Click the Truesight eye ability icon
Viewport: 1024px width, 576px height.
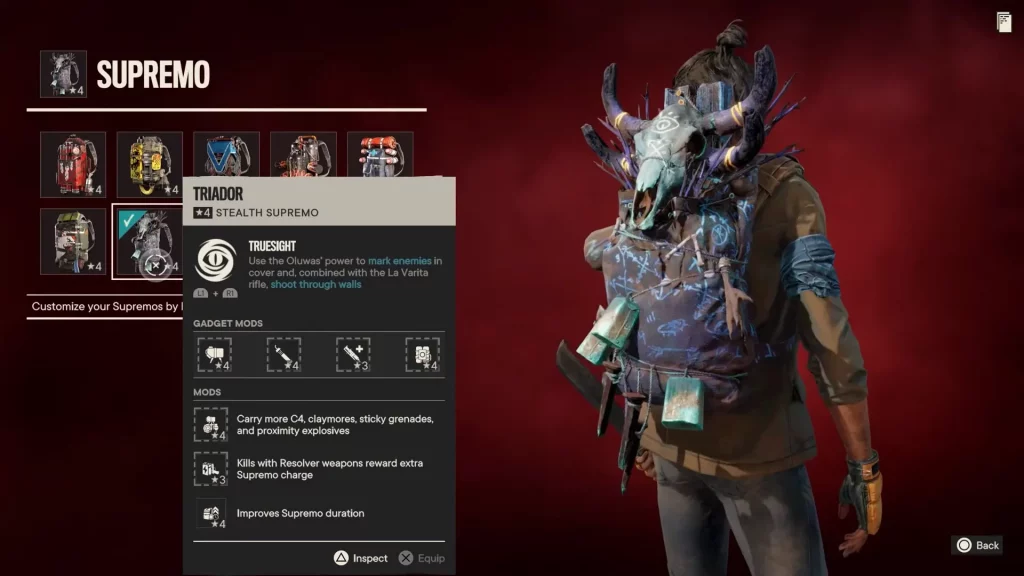[215, 260]
